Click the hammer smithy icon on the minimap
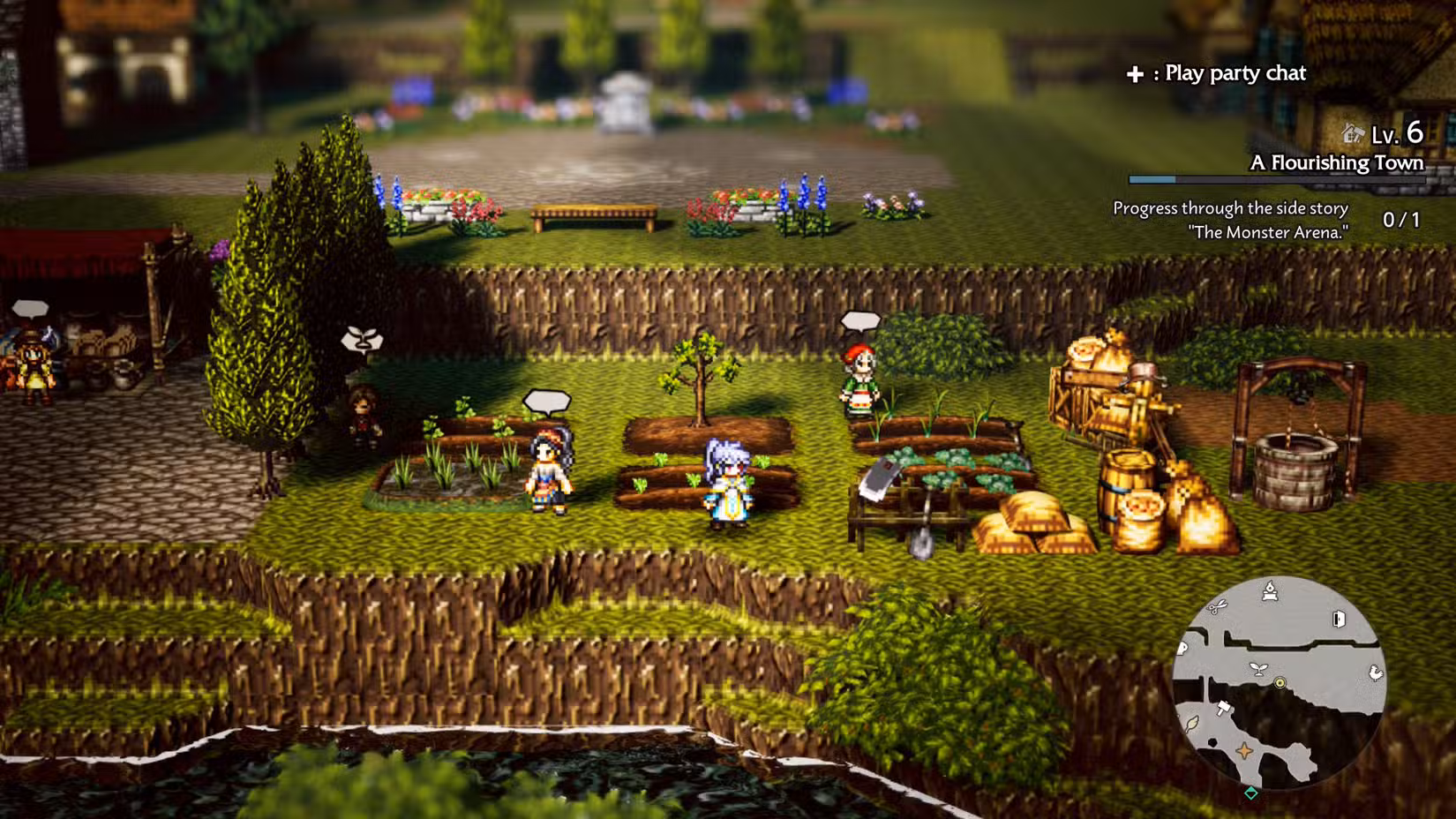The width and height of the screenshot is (1456, 819). (x=1224, y=709)
